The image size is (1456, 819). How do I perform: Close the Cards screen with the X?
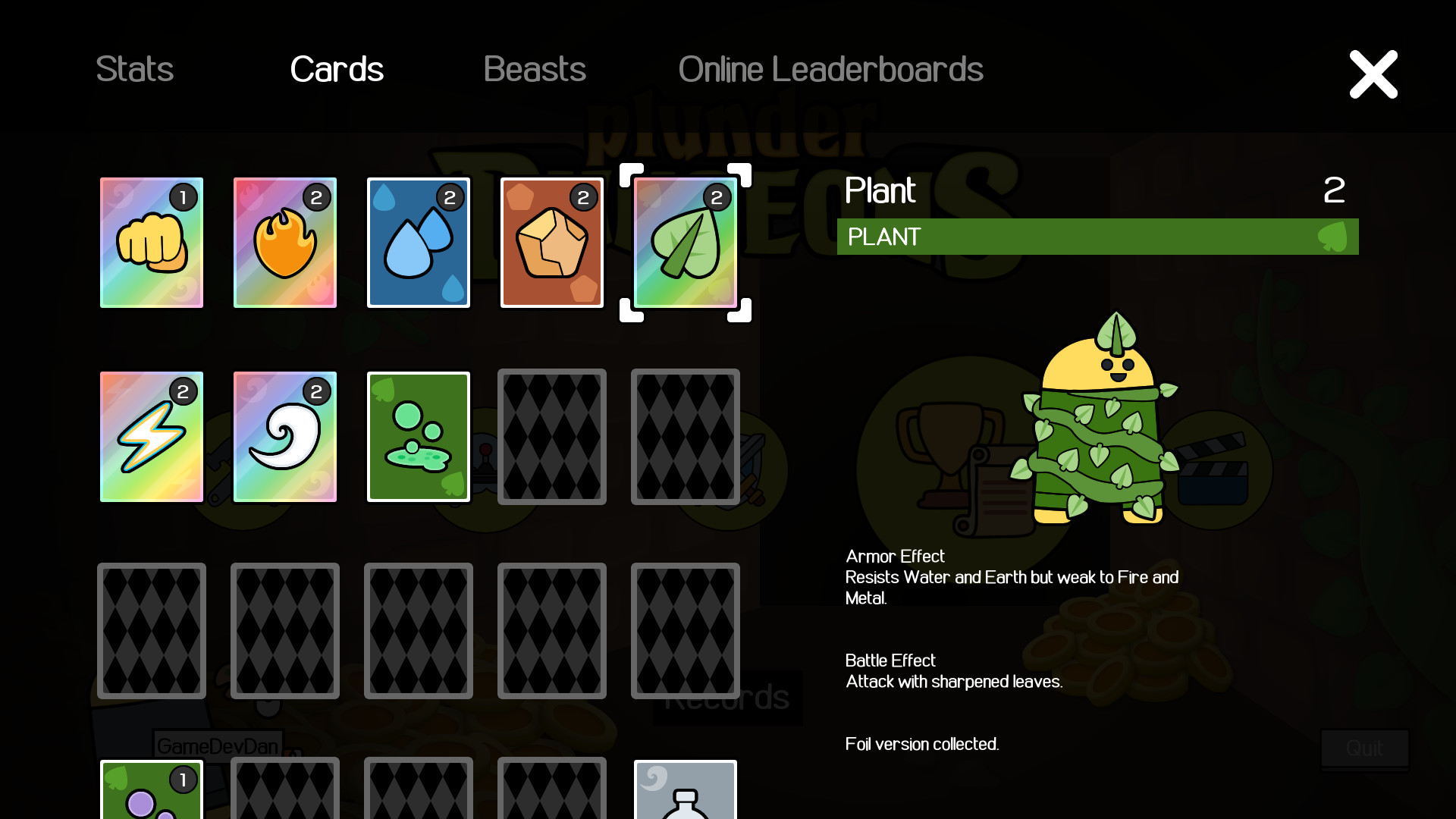point(1373,74)
